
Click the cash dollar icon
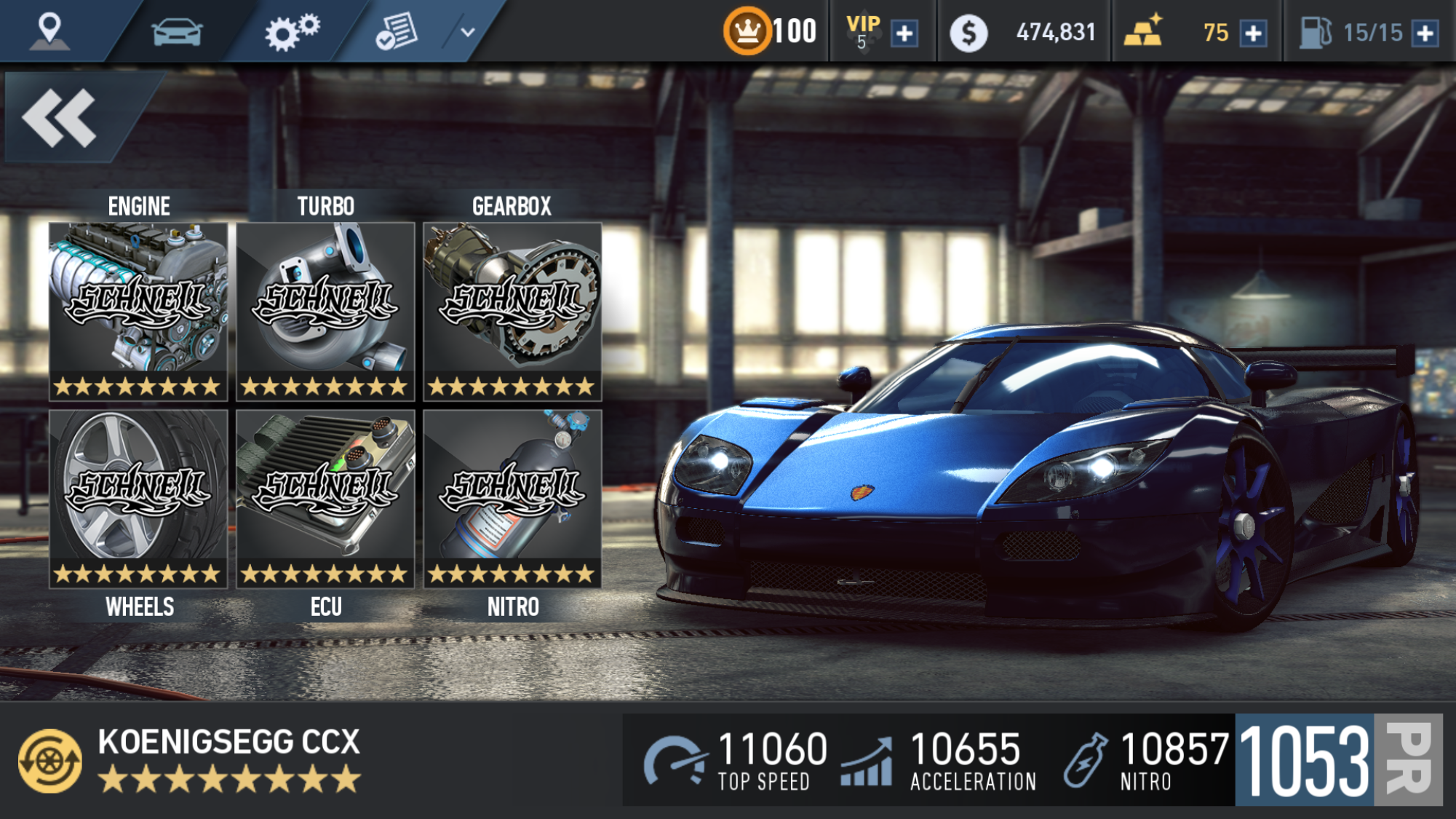click(x=968, y=33)
